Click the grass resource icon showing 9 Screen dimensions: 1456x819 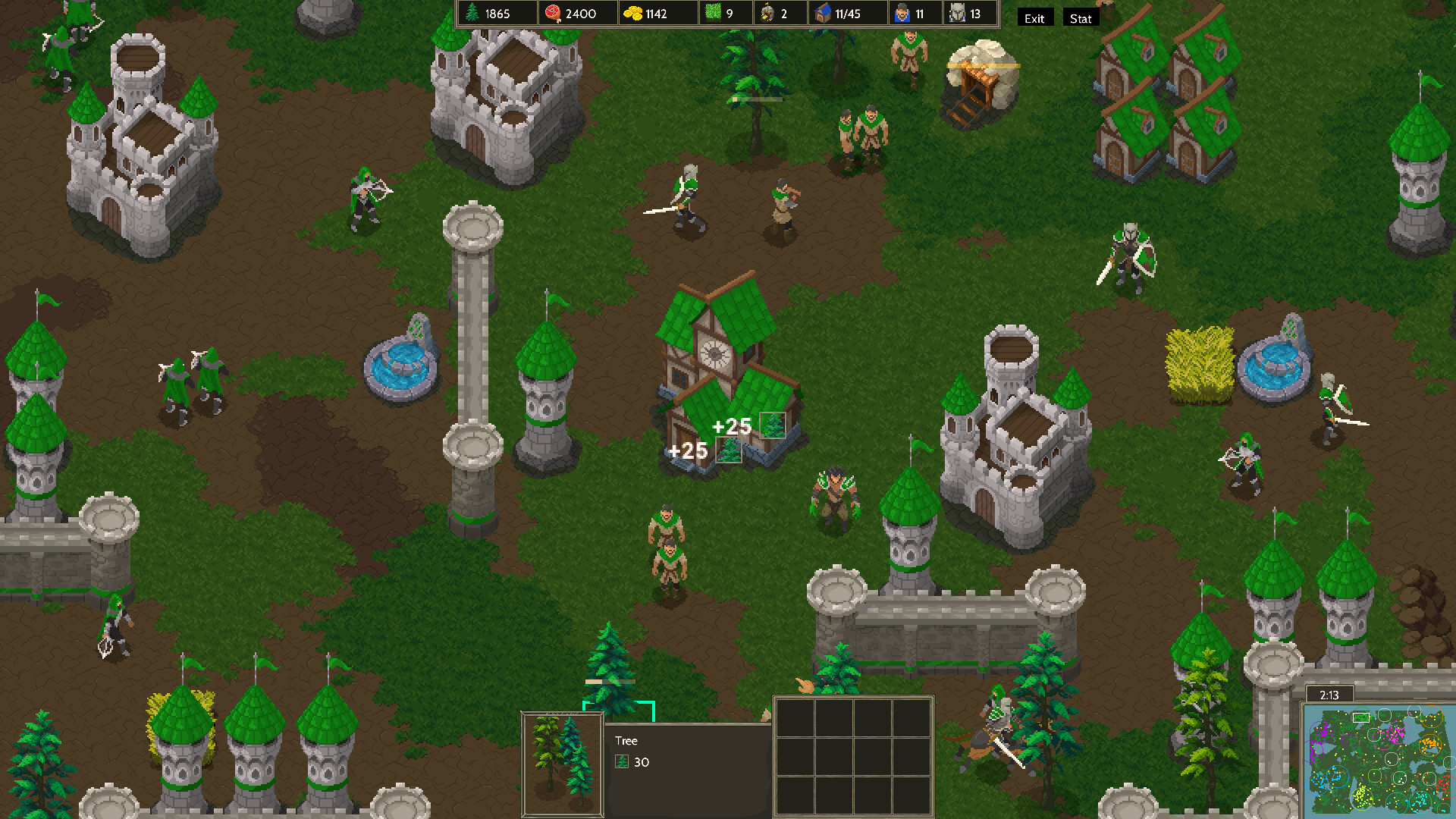711,13
